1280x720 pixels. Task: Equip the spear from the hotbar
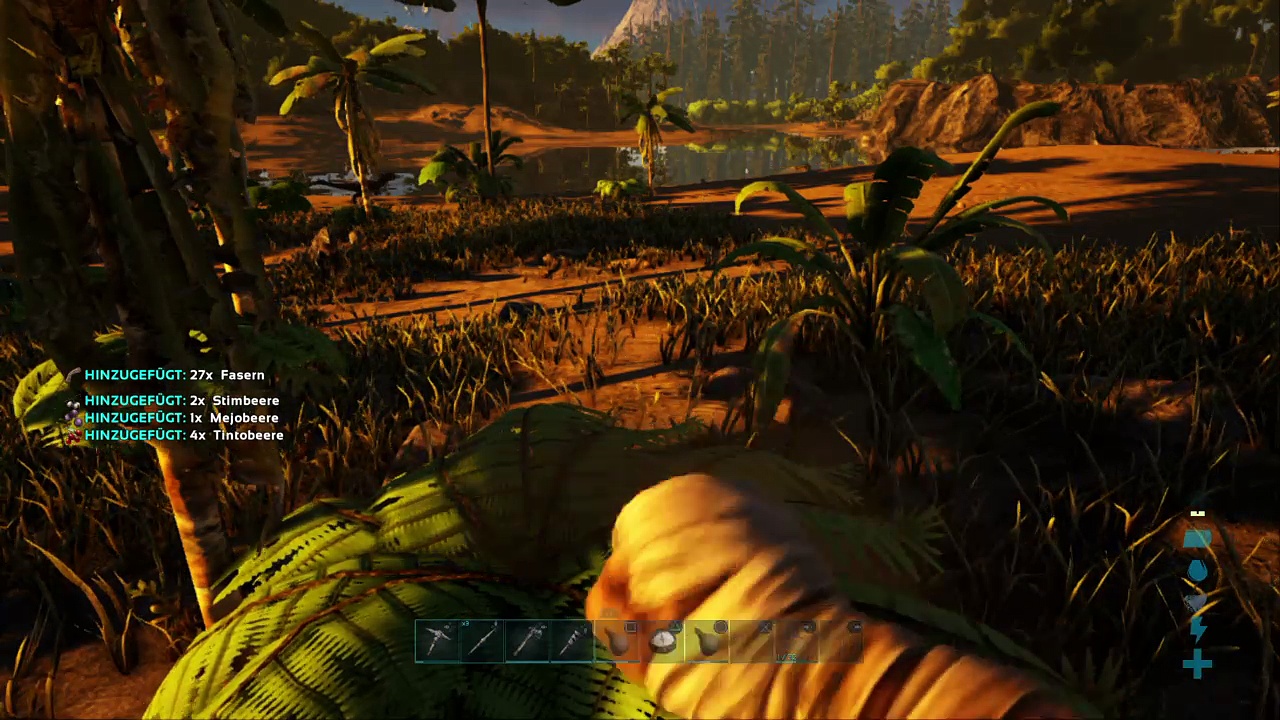[483, 642]
